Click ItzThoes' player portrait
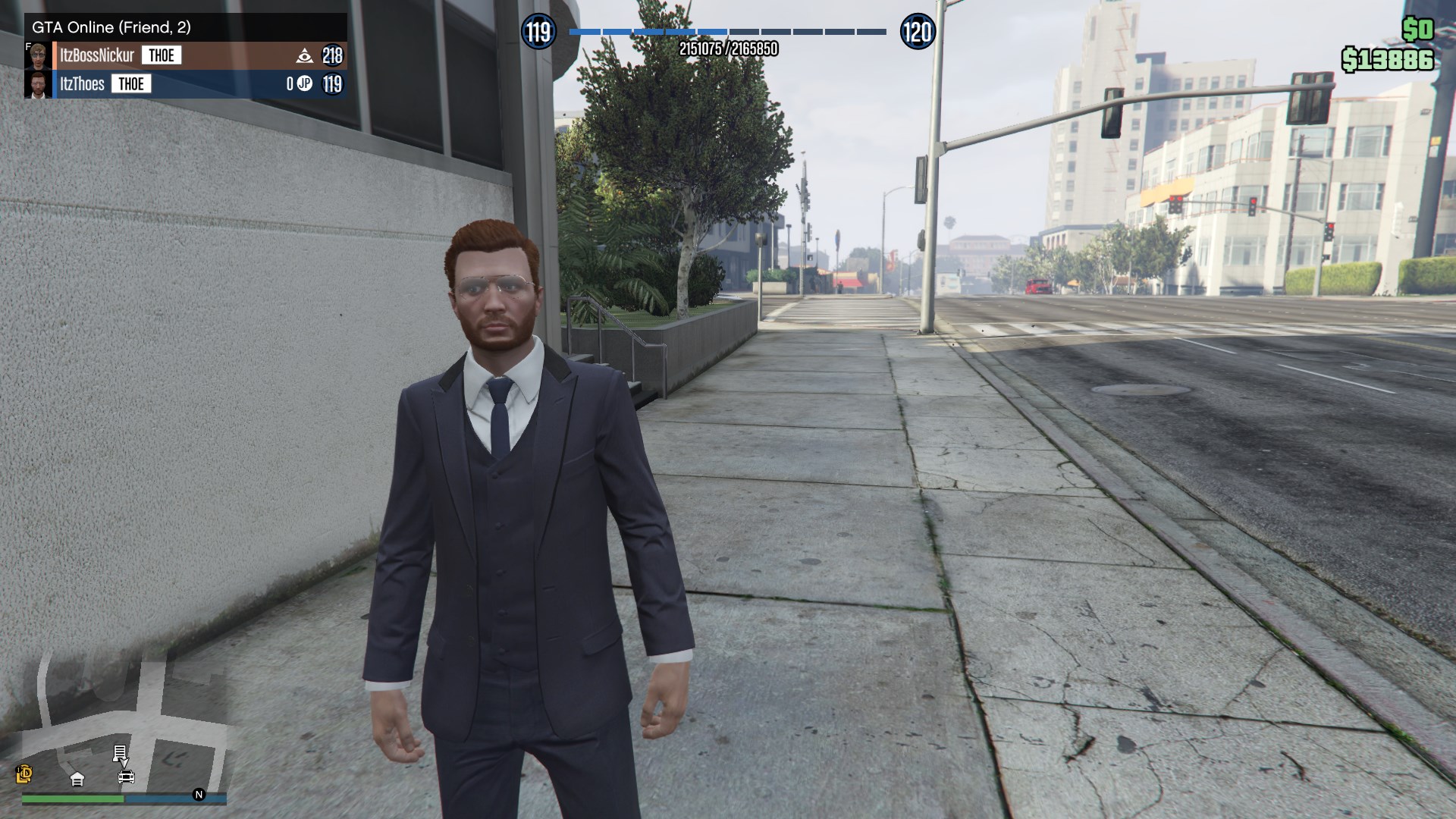 pos(38,84)
